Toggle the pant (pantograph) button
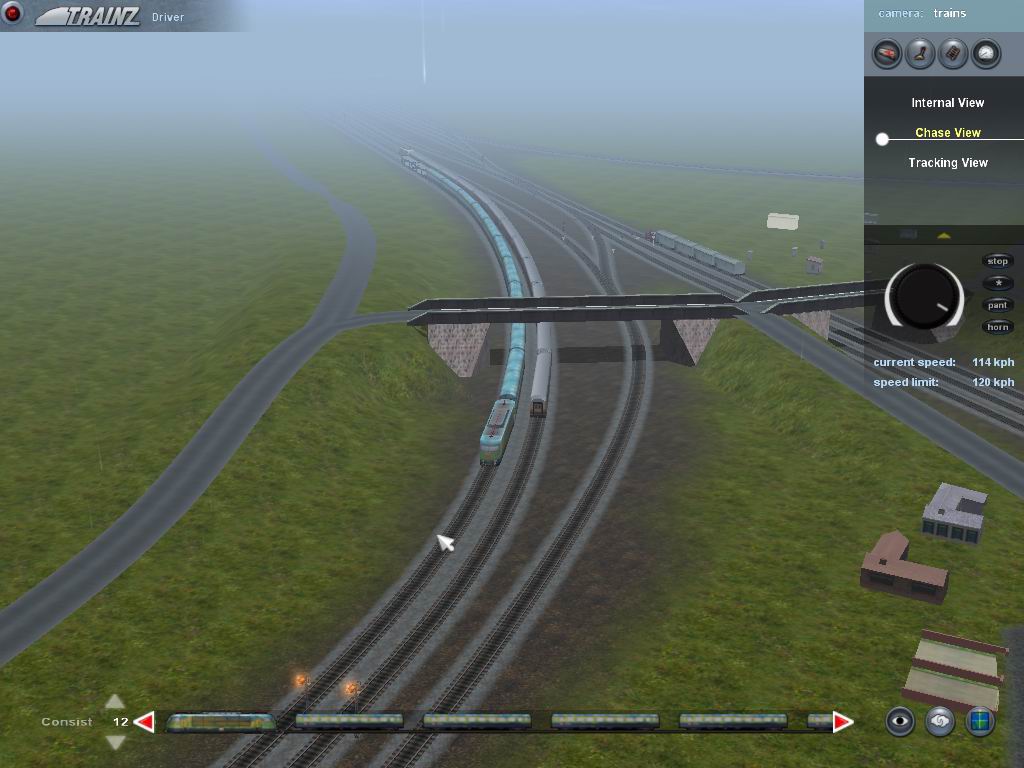This screenshot has height=768, width=1024. coord(998,305)
